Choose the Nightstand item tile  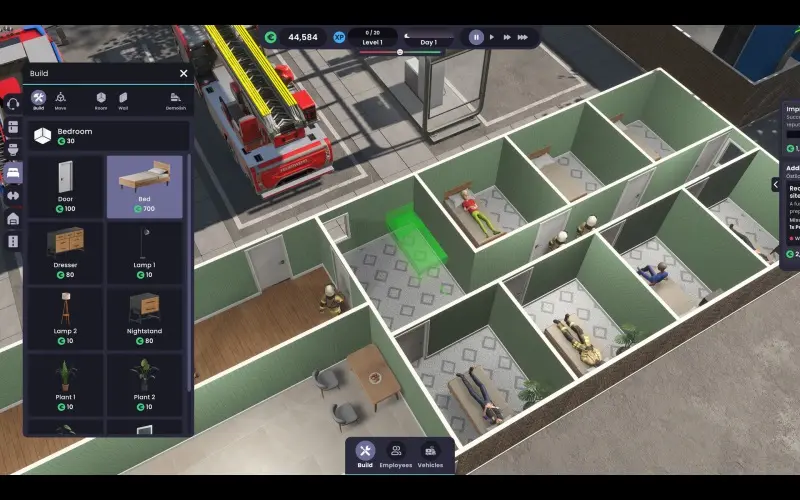point(145,318)
